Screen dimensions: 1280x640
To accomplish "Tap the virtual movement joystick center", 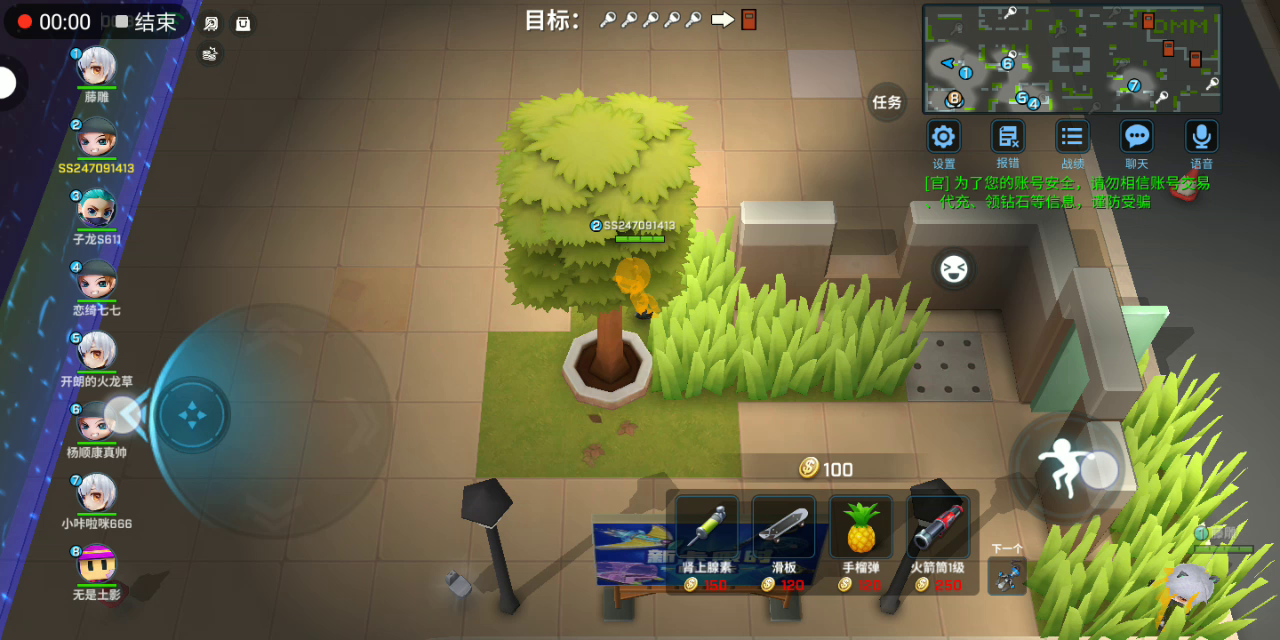I will pos(193,415).
